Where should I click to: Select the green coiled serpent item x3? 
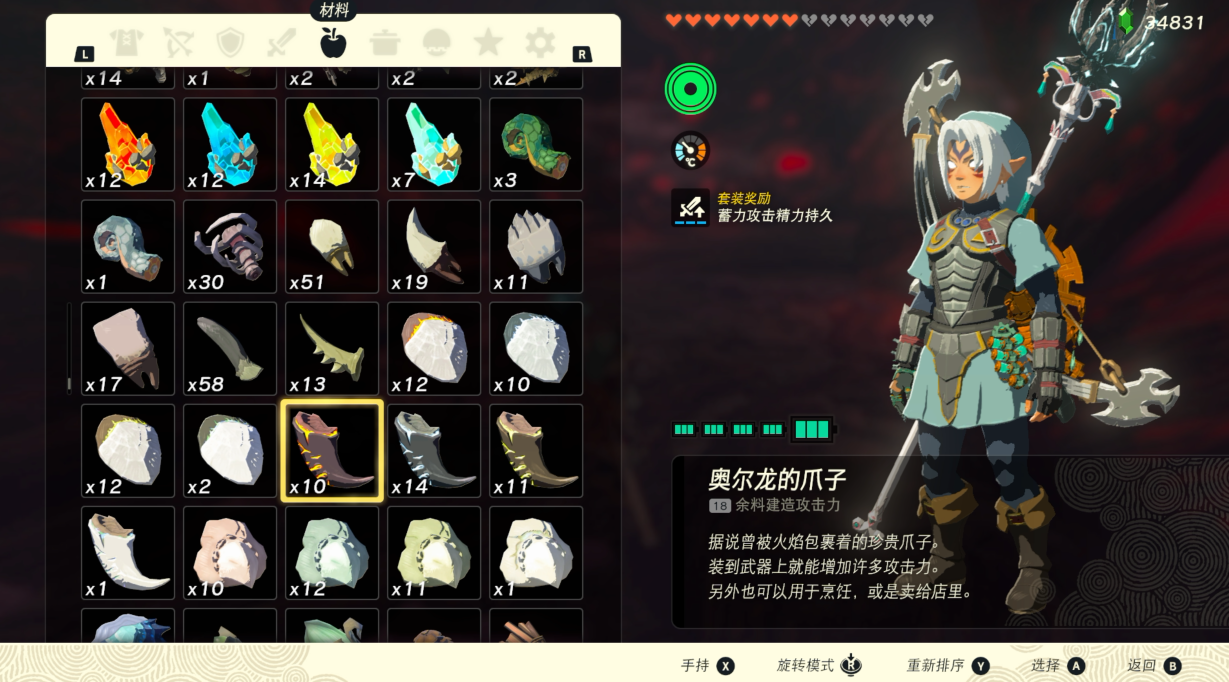coord(536,144)
